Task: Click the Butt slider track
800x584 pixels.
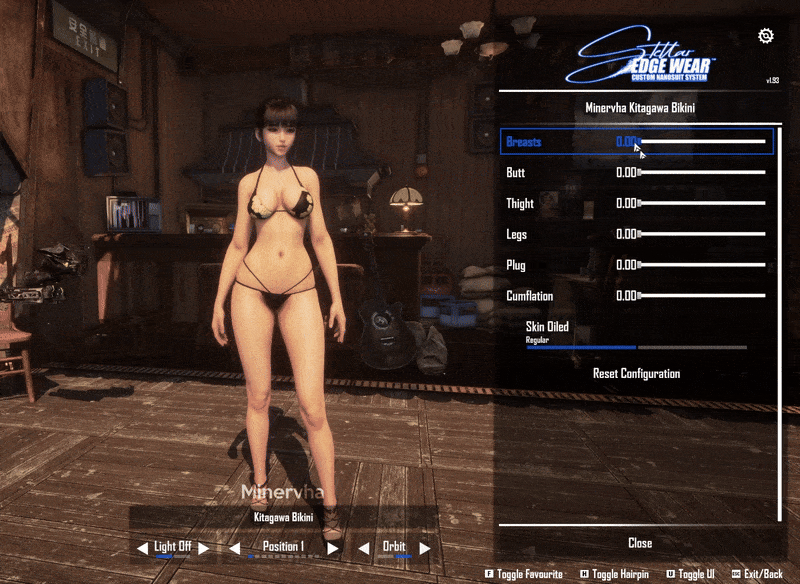Action: pos(702,173)
